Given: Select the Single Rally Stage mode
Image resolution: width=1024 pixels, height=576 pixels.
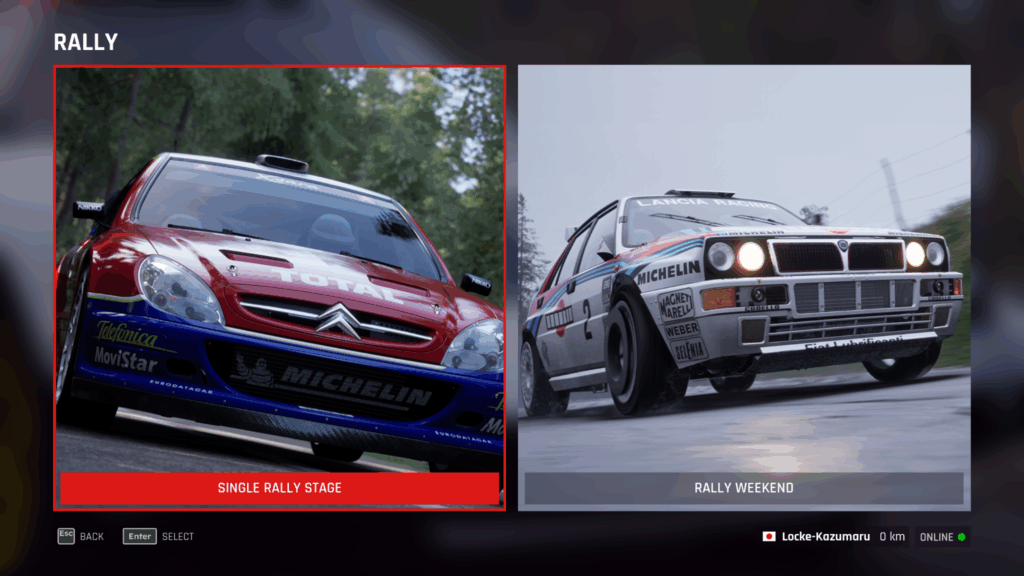Looking at the screenshot, I should pos(279,488).
